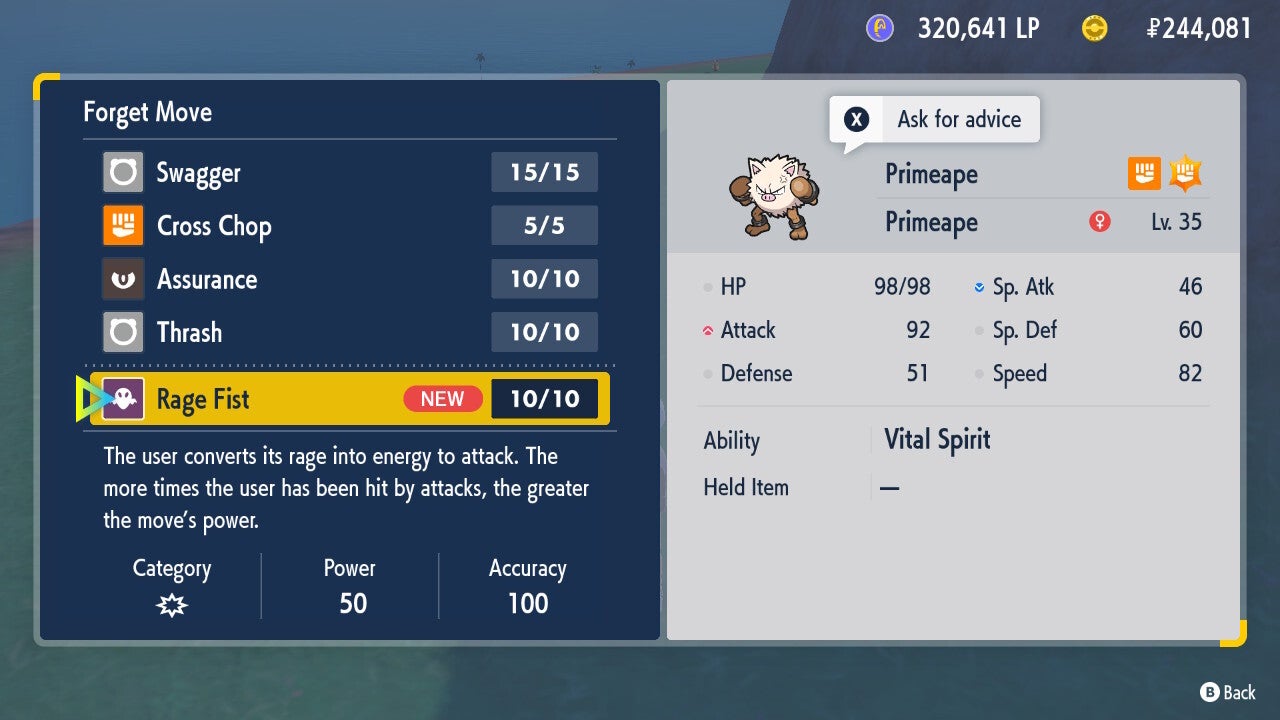
Task: Choose Cross Chop in the move list
Action: click(x=349, y=226)
